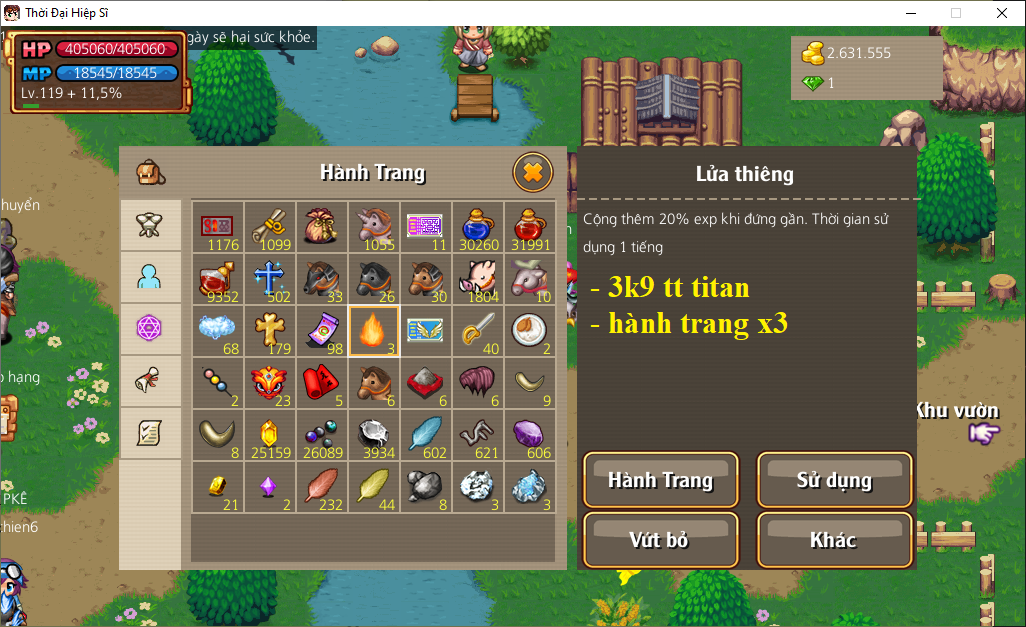Close the Hành Trang inventory window

(532, 173)
